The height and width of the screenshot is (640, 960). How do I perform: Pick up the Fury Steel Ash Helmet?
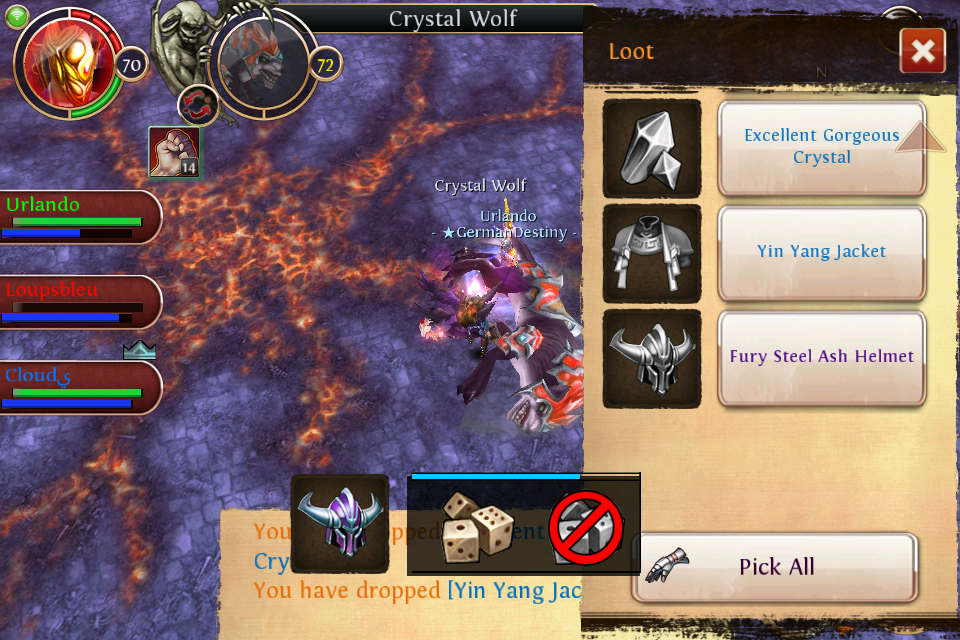(x=821, y=357)
